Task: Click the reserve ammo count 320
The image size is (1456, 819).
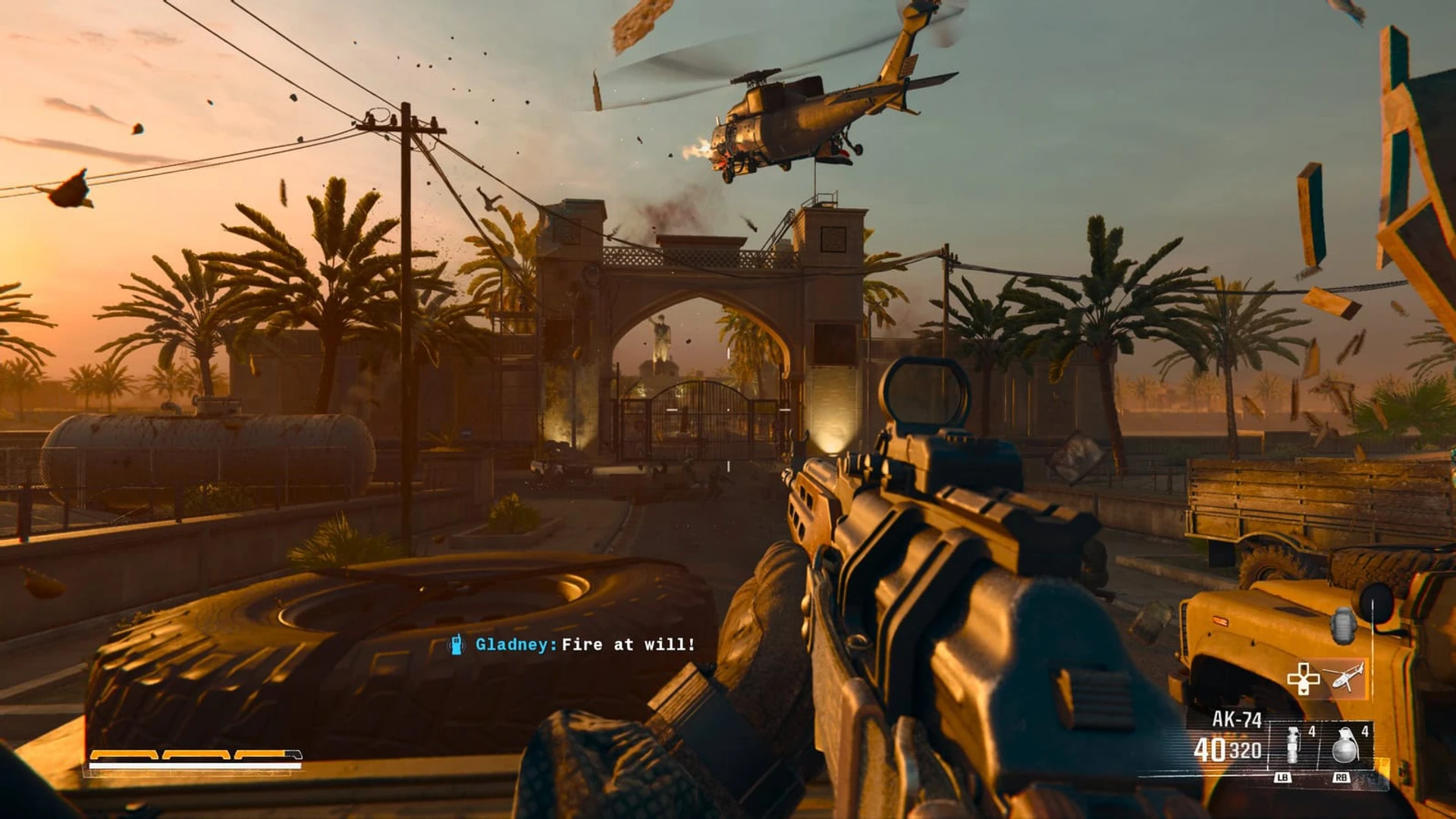Action: [1246, 748]
